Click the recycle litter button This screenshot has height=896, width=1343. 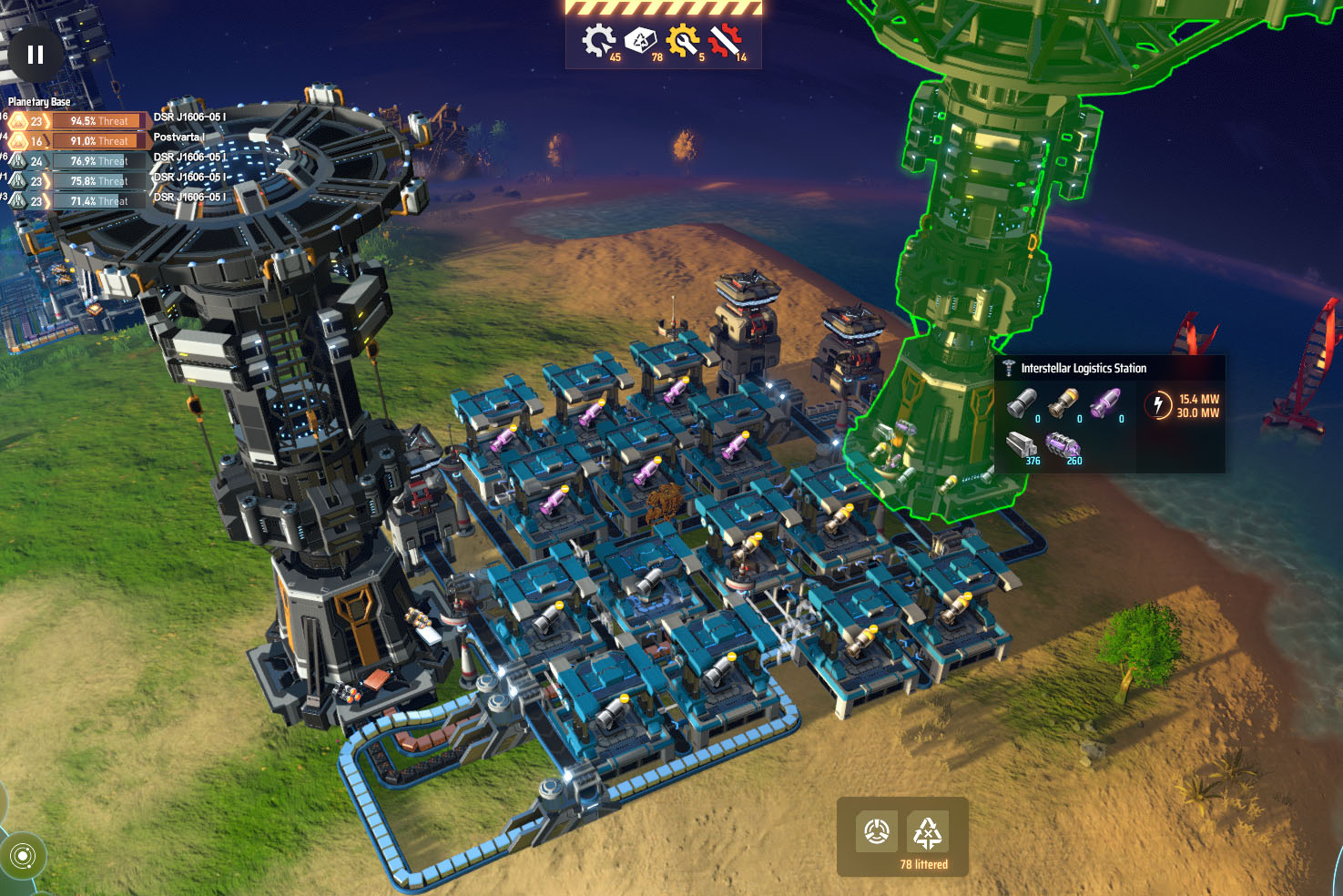[927, 831]
